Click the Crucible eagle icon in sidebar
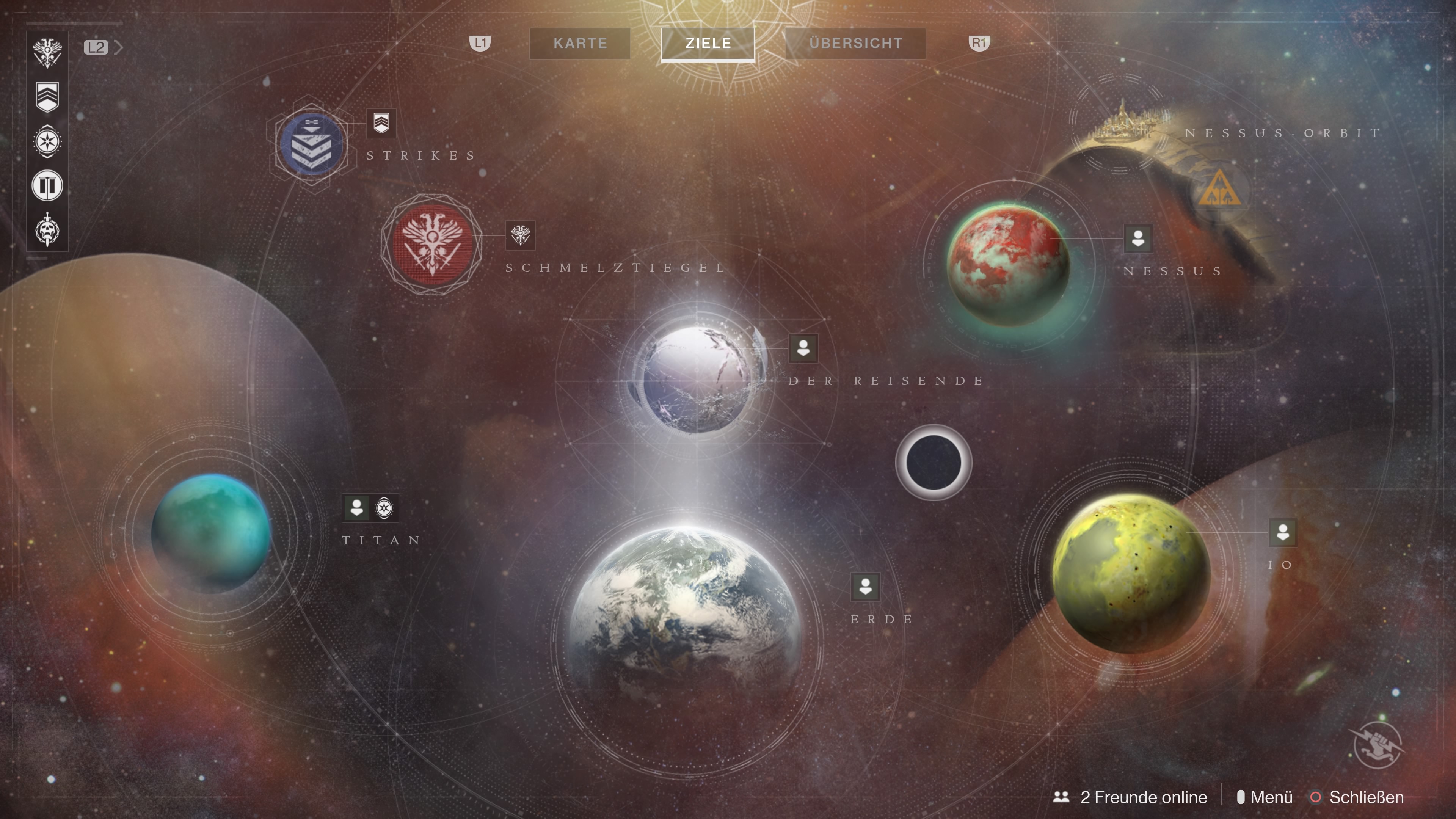 pyautogui.click(x=47, y=53)
